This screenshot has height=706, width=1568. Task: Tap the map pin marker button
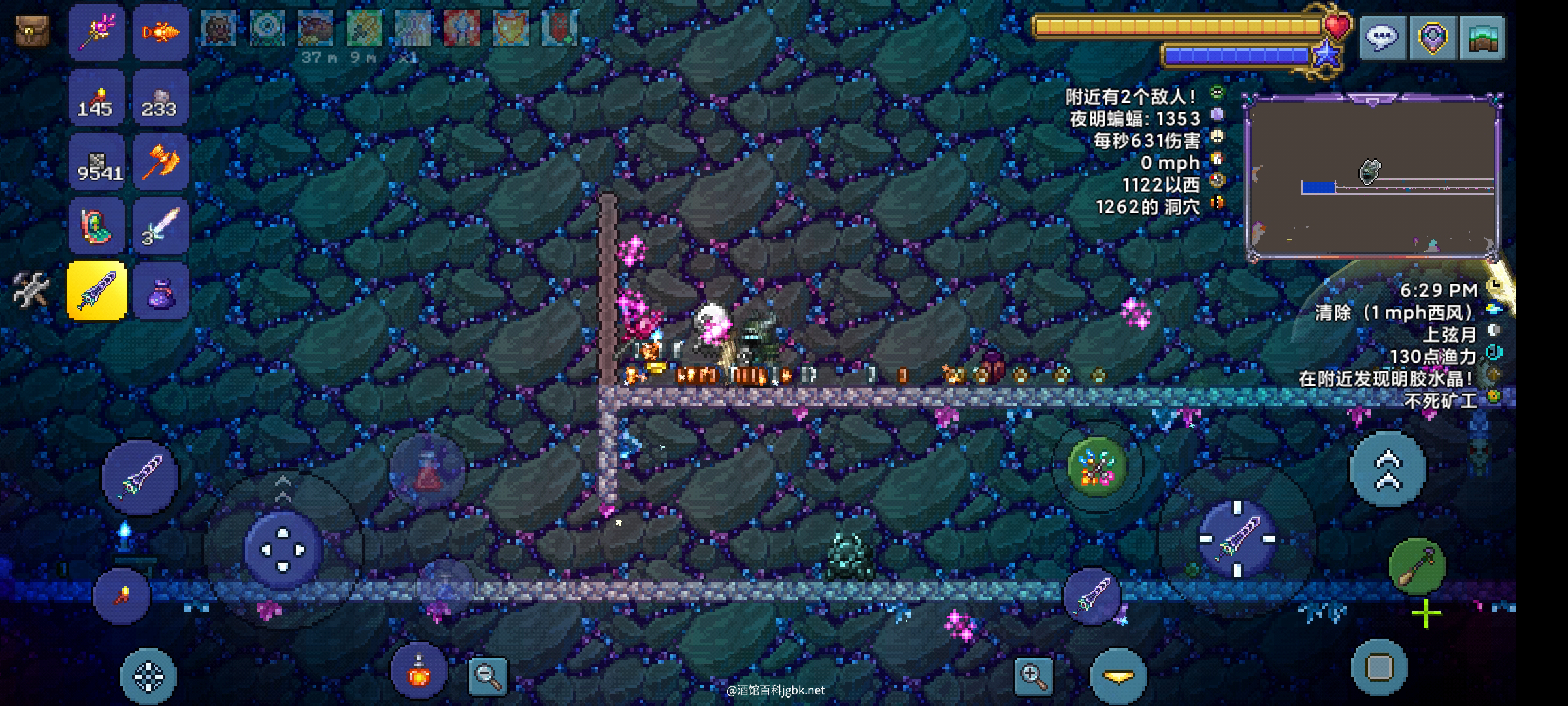pyautogui.click(x=1432, y=38)
